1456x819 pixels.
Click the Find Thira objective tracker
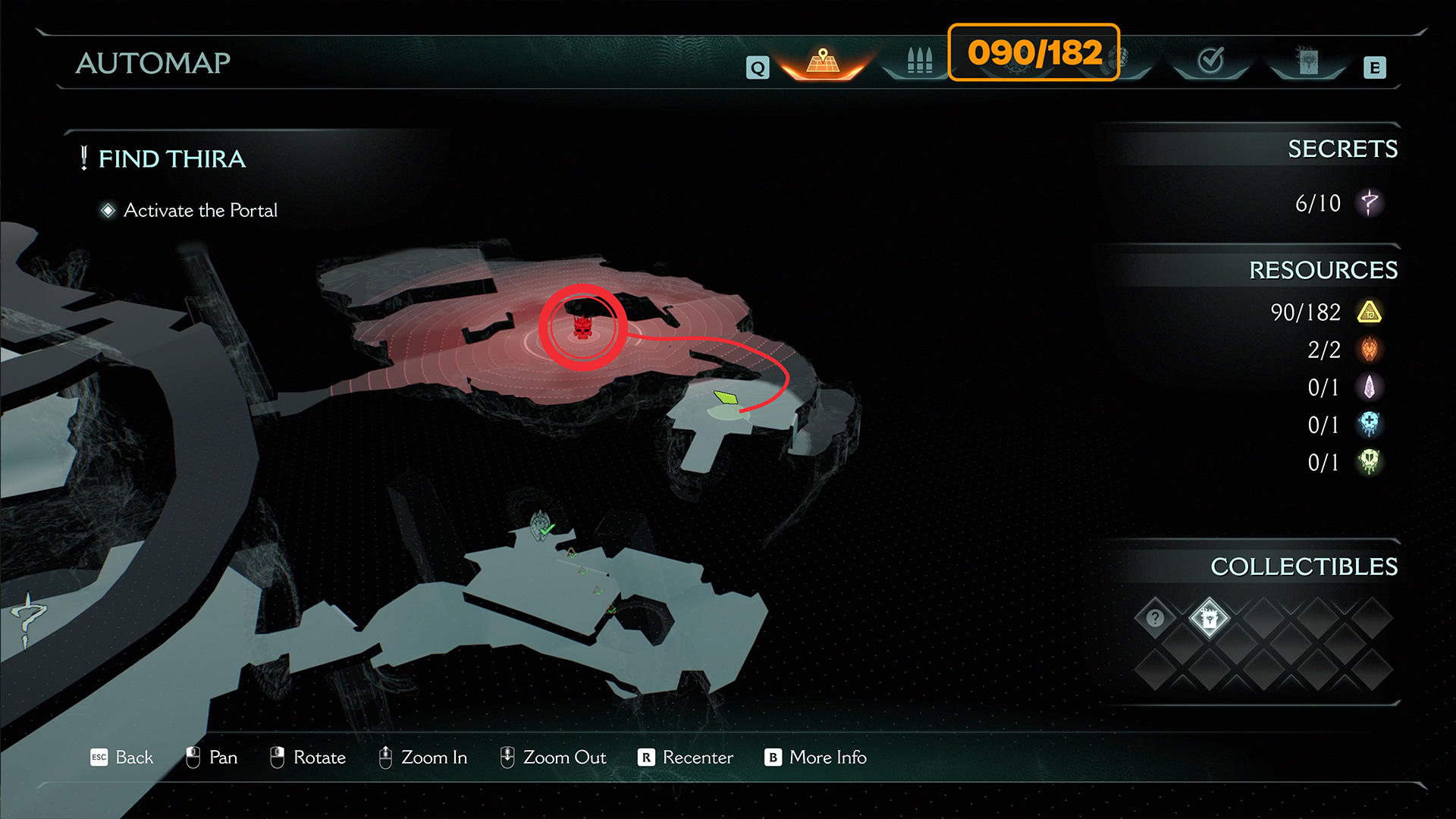tap(171, 158)
